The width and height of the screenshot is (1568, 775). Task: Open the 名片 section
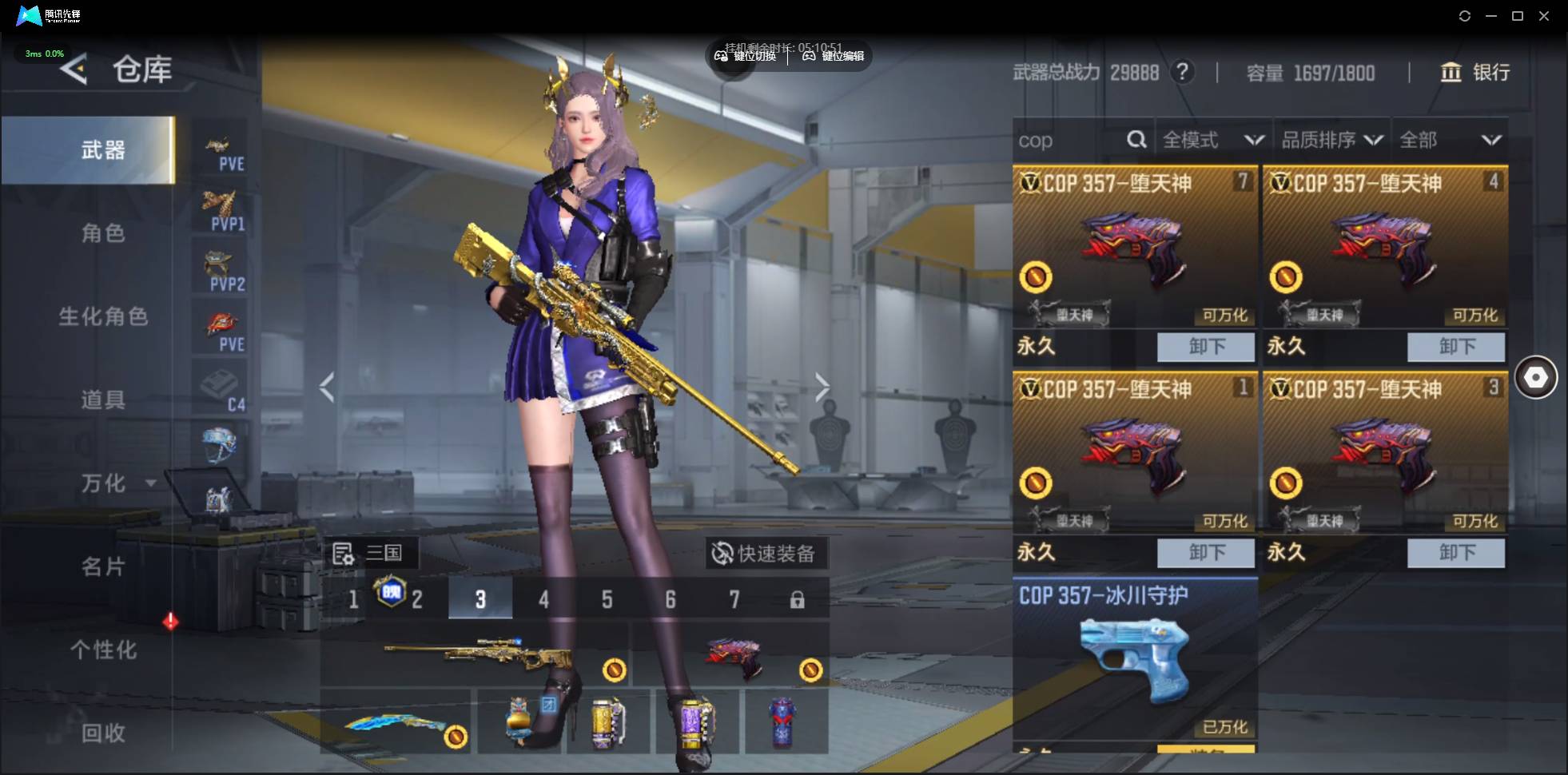103,566
